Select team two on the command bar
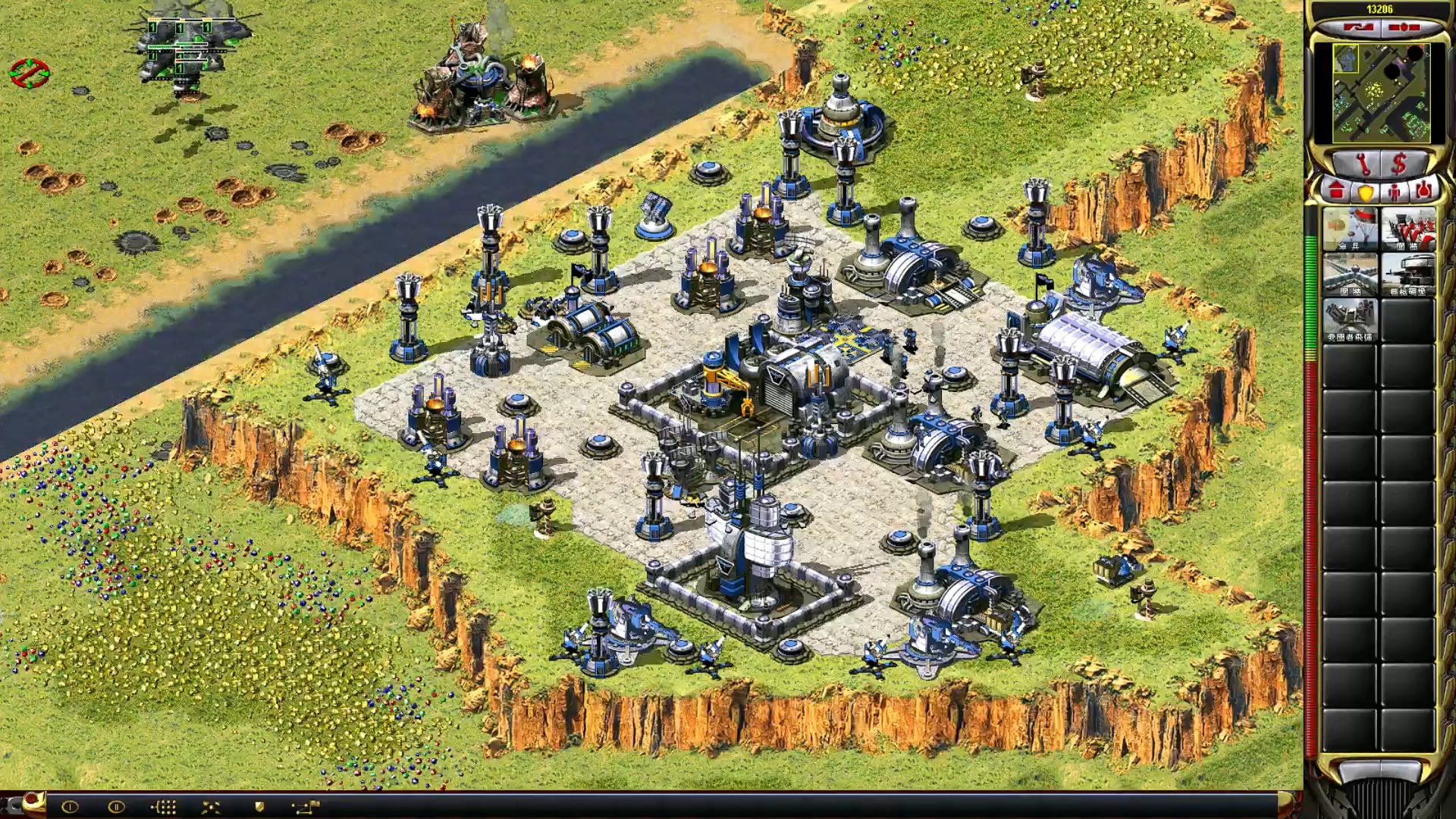The width and height of the screenshot is (1456, 819). click(x=116, y=807)
